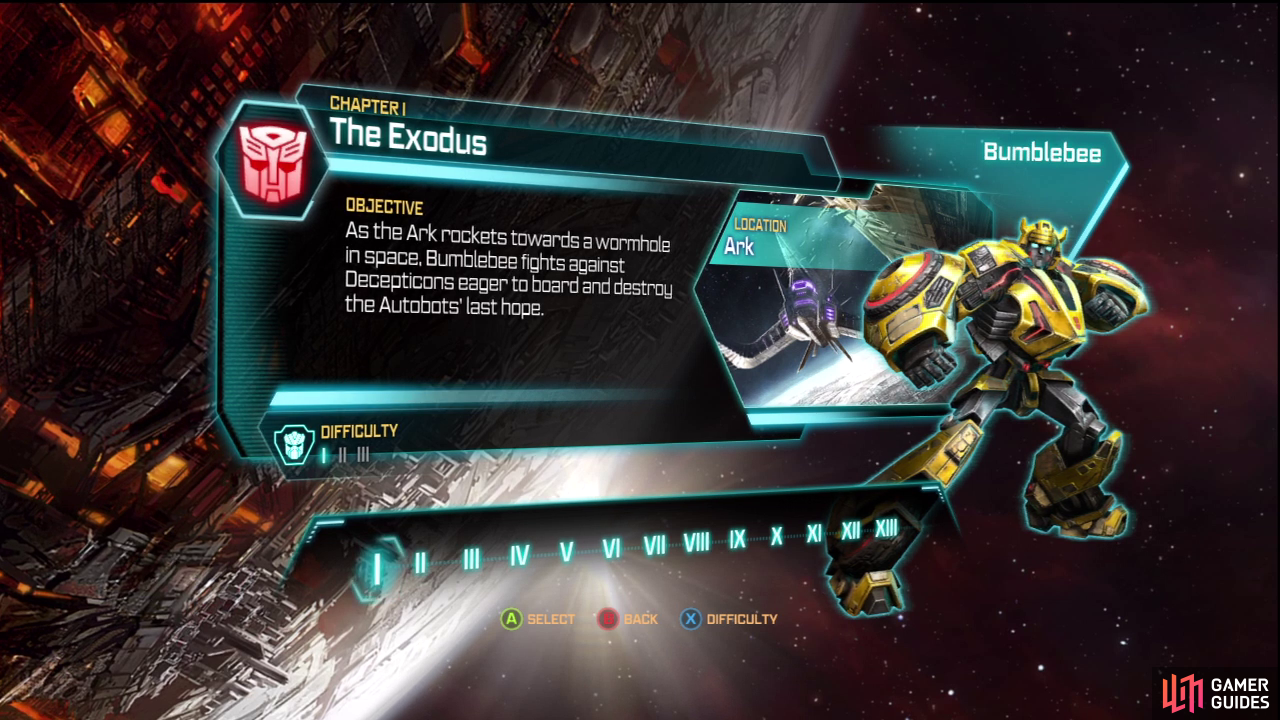Switch to chapter XI
The width and height of the screenshot is (1280, 720).
pos(814,533)
